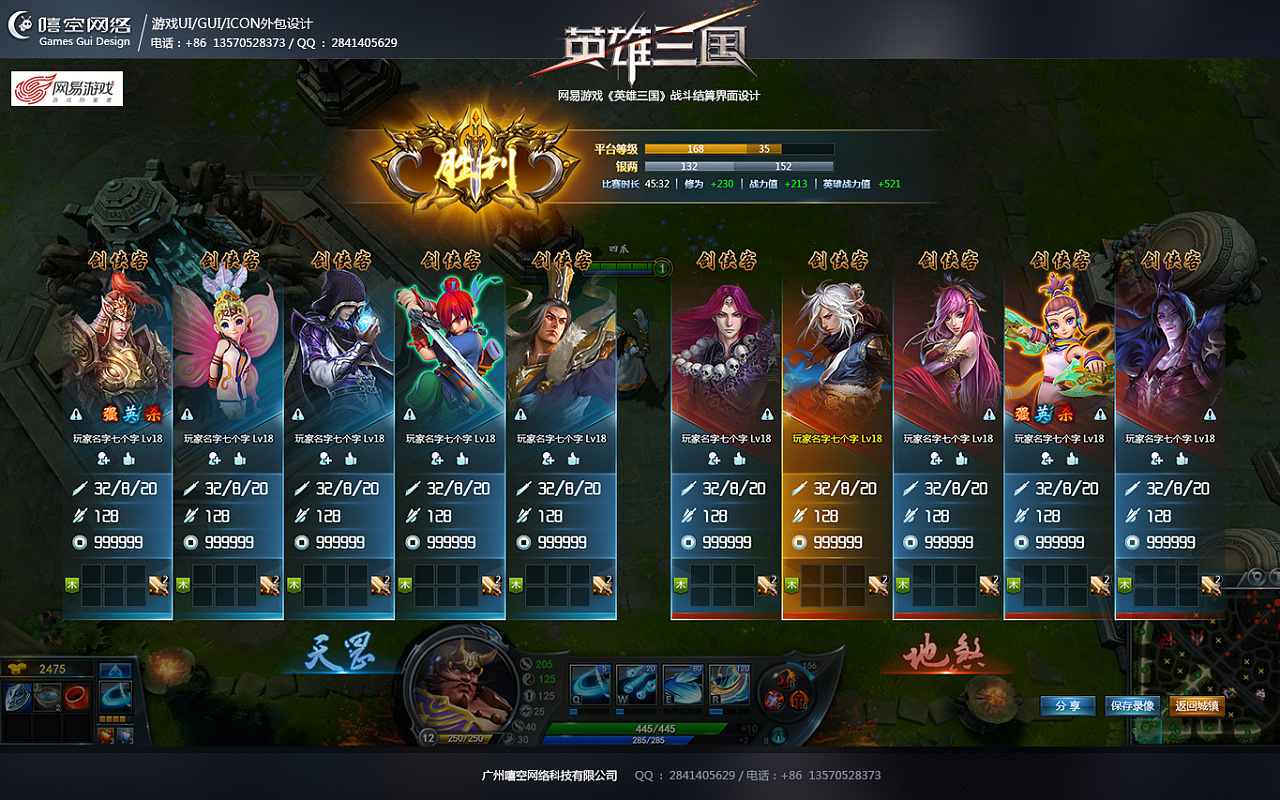Click the 木 resource icon on a player card
The width and height of the screenshot is (1280, 800).
72,583
